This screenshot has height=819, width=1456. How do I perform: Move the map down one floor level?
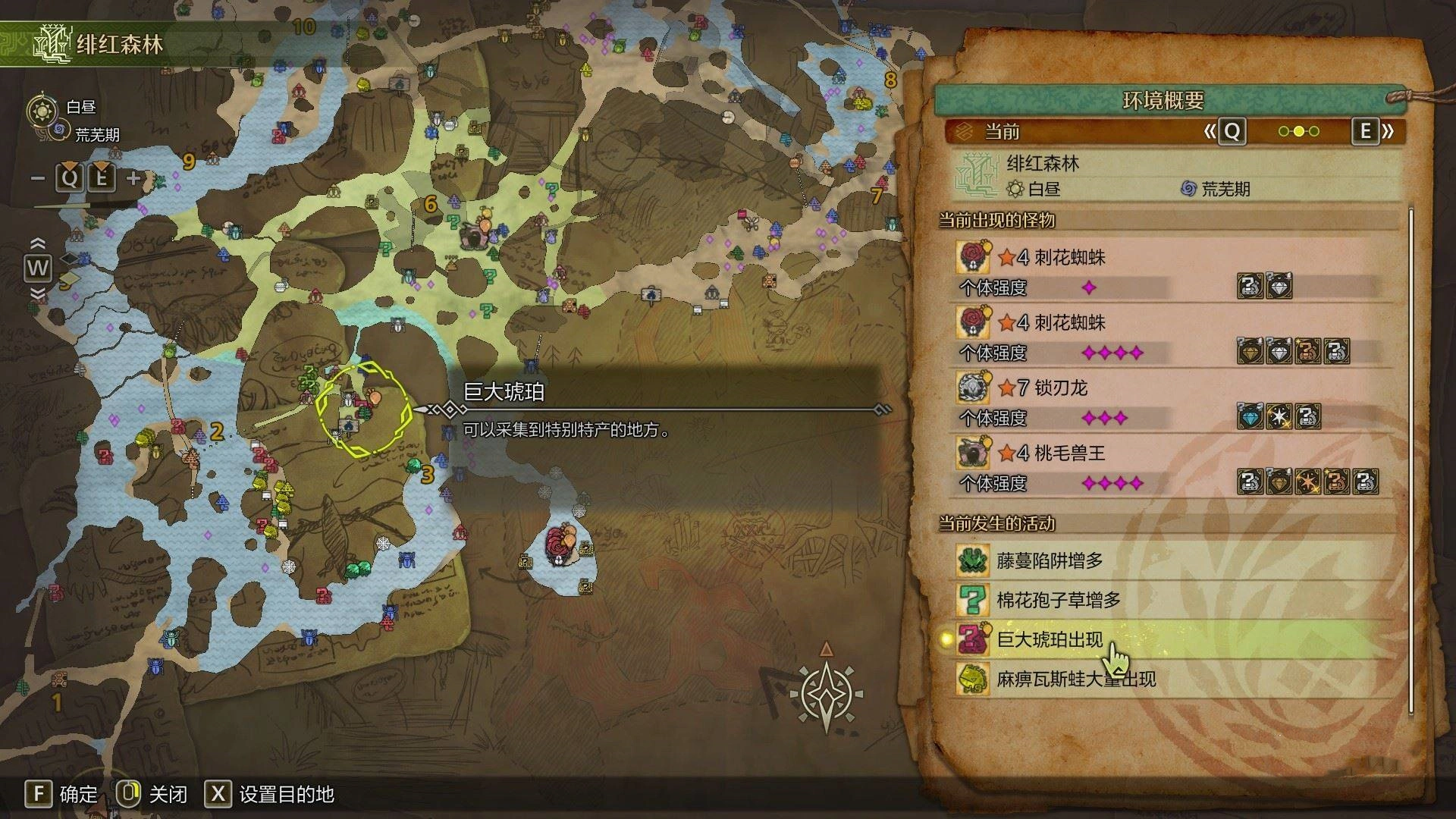tap(37, 293)
